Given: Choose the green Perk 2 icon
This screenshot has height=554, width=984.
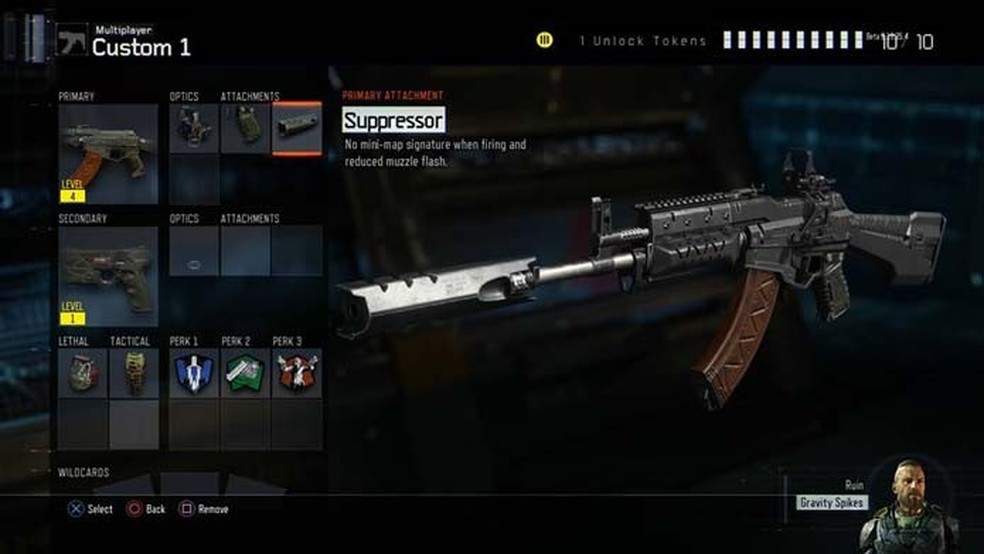Looking at the screenshot, I should [245, 373].
